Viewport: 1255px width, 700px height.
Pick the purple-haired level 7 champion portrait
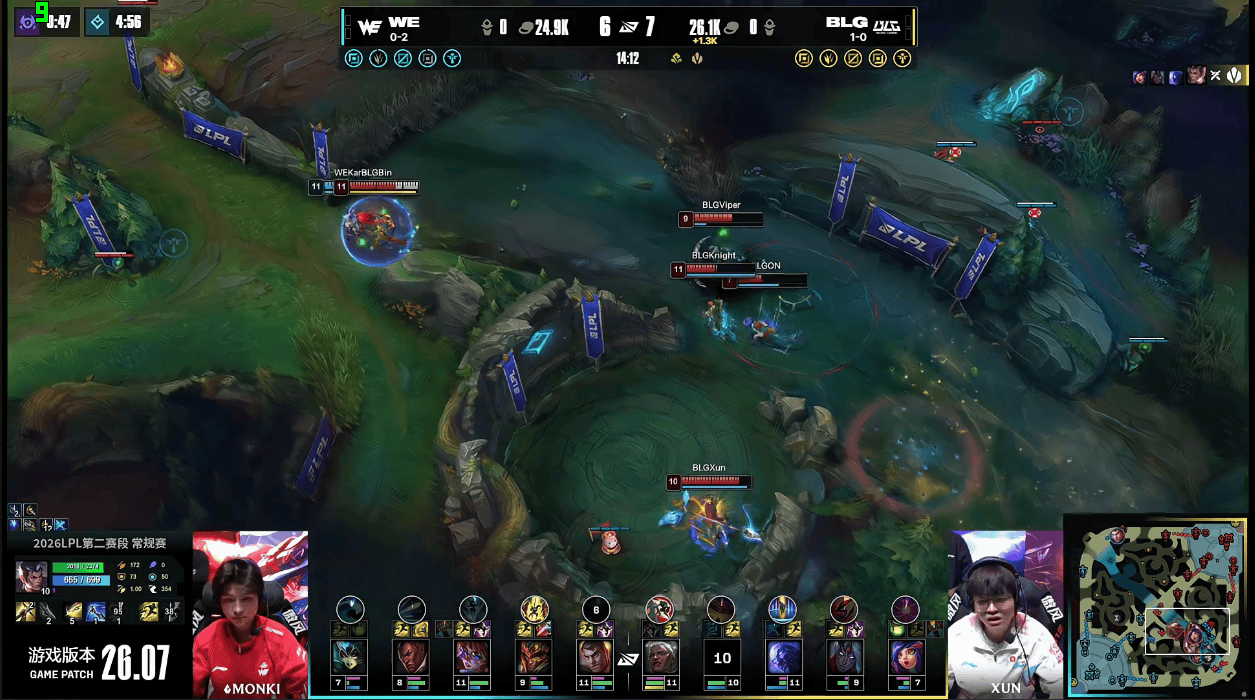[905, 657]
